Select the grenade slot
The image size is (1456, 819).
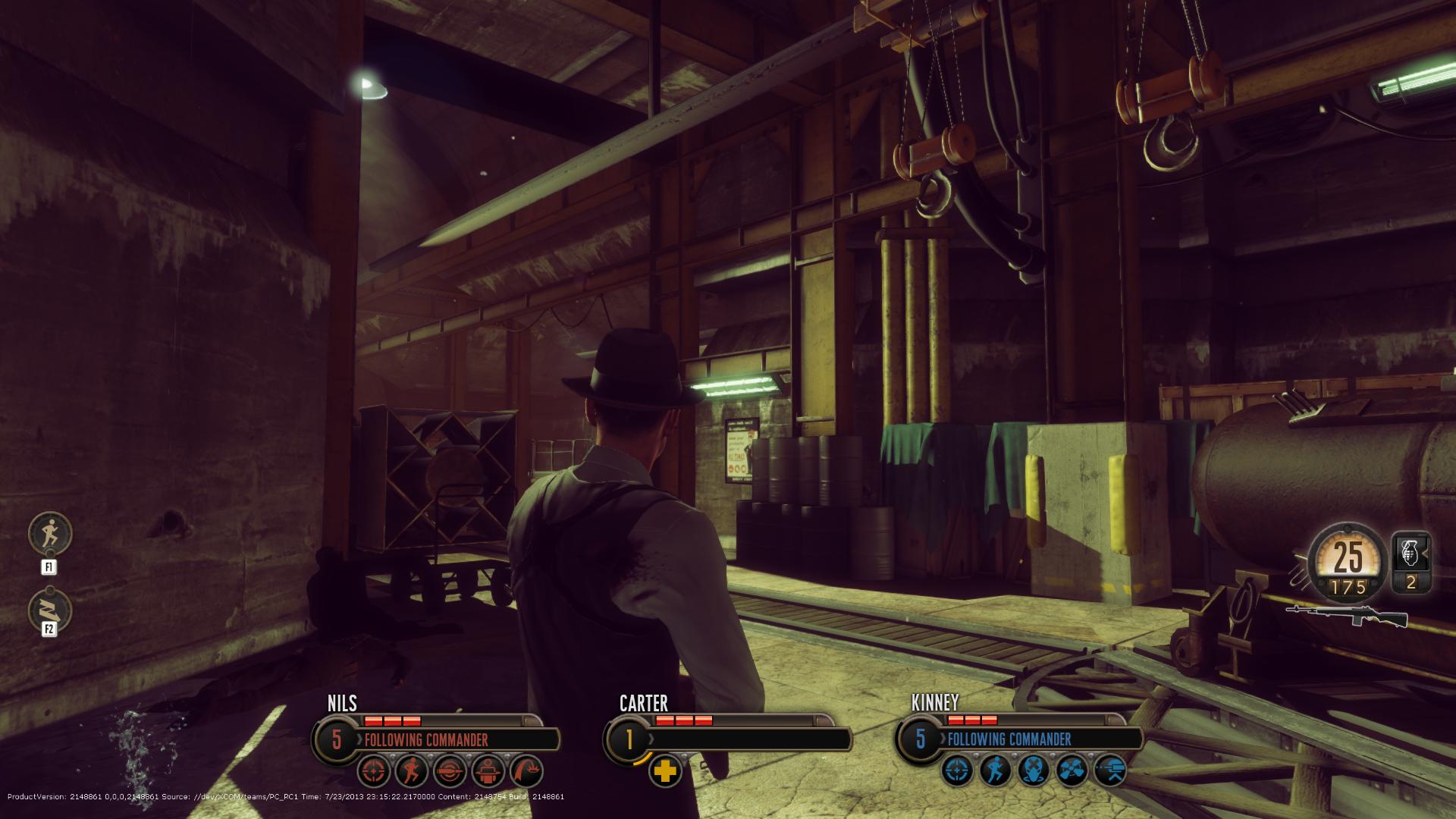(1411, 563)
